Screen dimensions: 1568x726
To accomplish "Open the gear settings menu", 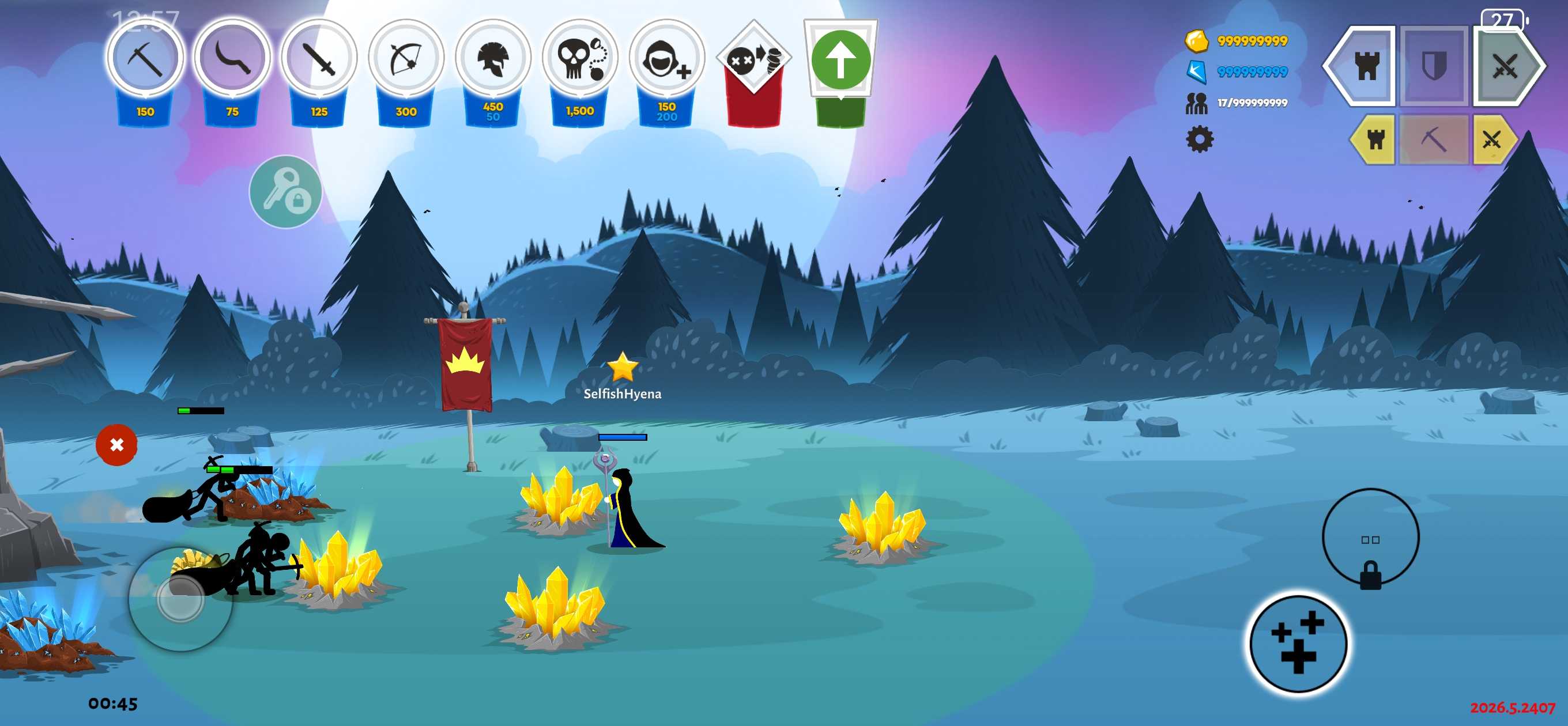I will pyautogui.click(x=1199, y=139).
